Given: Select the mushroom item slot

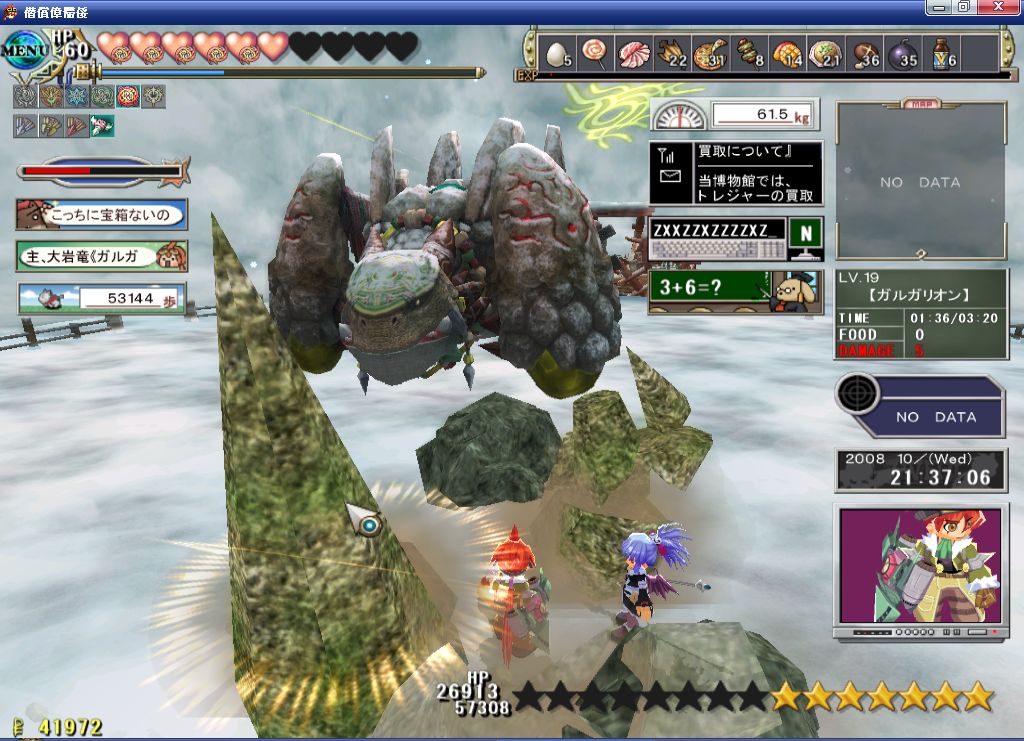Looking at the screenshot, I should (865, 53).
